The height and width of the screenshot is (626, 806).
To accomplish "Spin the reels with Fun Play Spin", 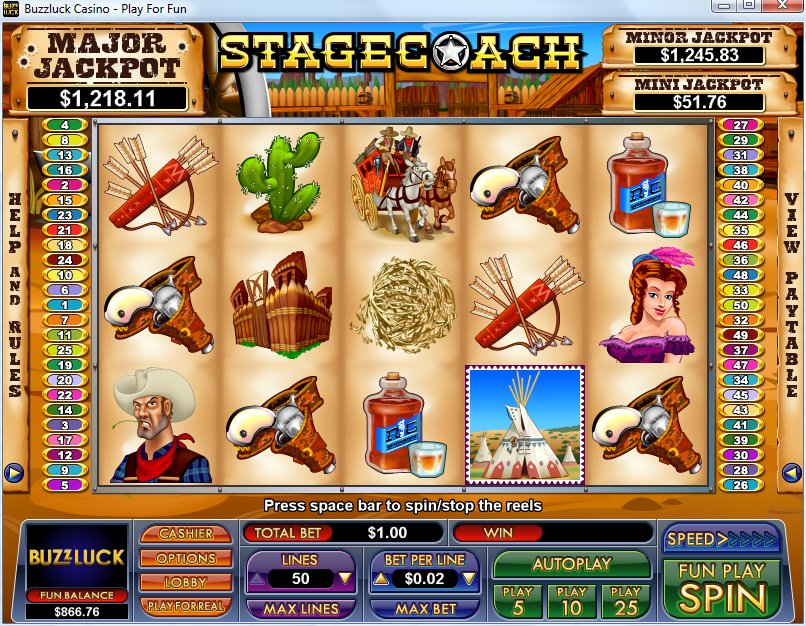I will 721,588.
